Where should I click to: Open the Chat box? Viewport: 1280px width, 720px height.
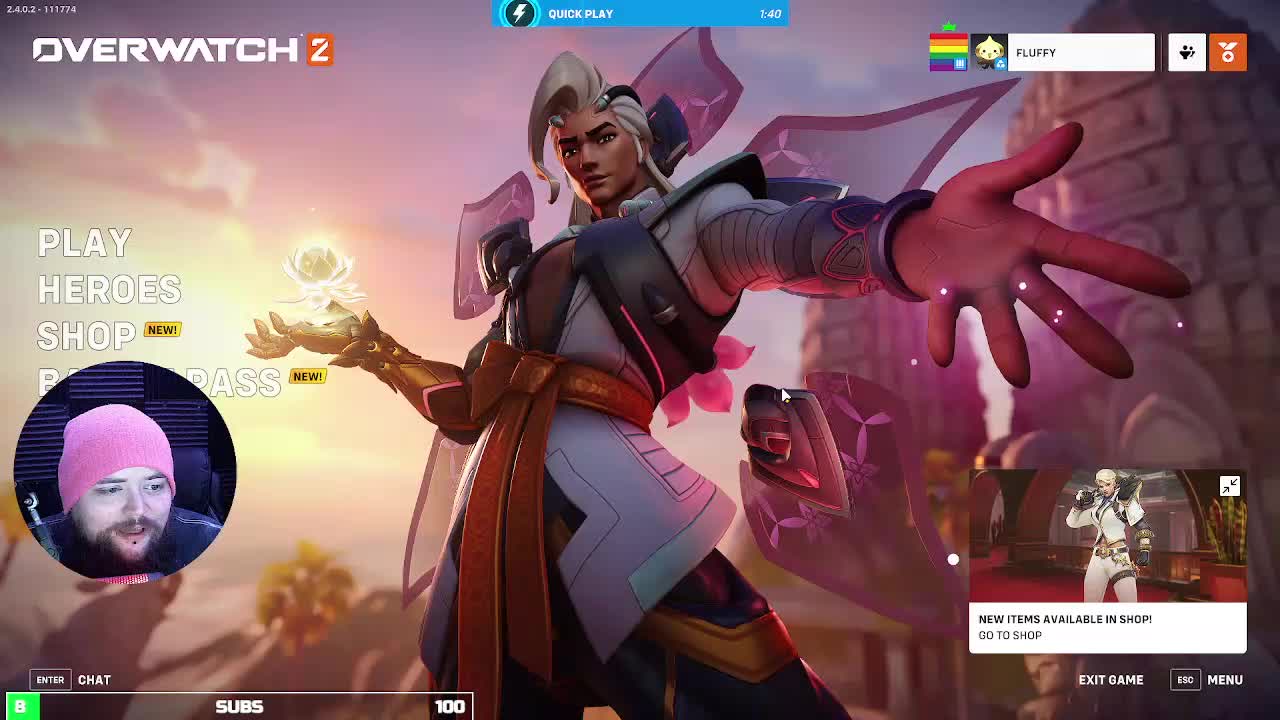pyautogui.click(x=94, y=680)
